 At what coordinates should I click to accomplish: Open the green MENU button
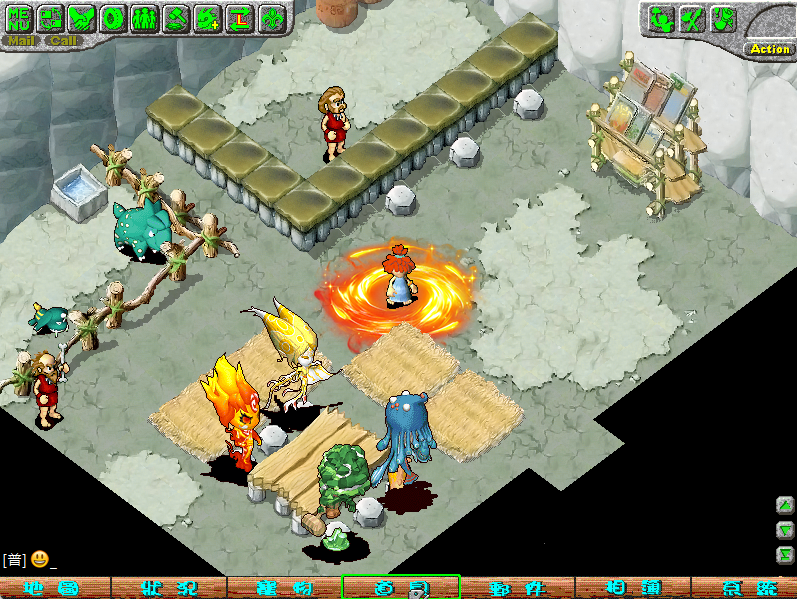click(x=20, y=17)
